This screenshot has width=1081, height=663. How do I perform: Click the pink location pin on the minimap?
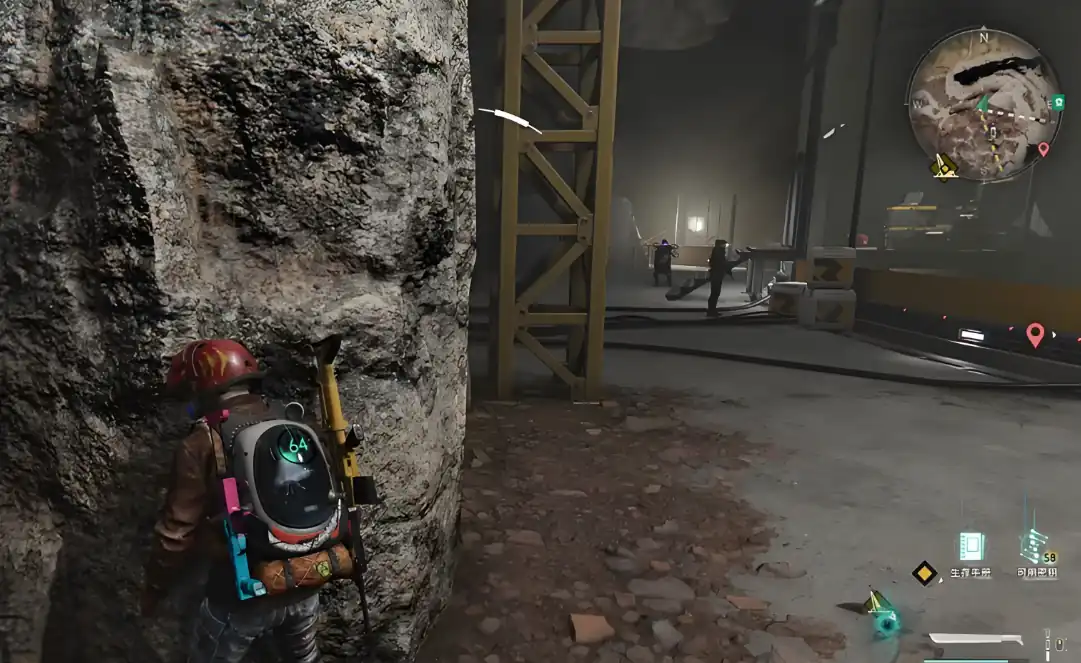[x=1043, y=150]
